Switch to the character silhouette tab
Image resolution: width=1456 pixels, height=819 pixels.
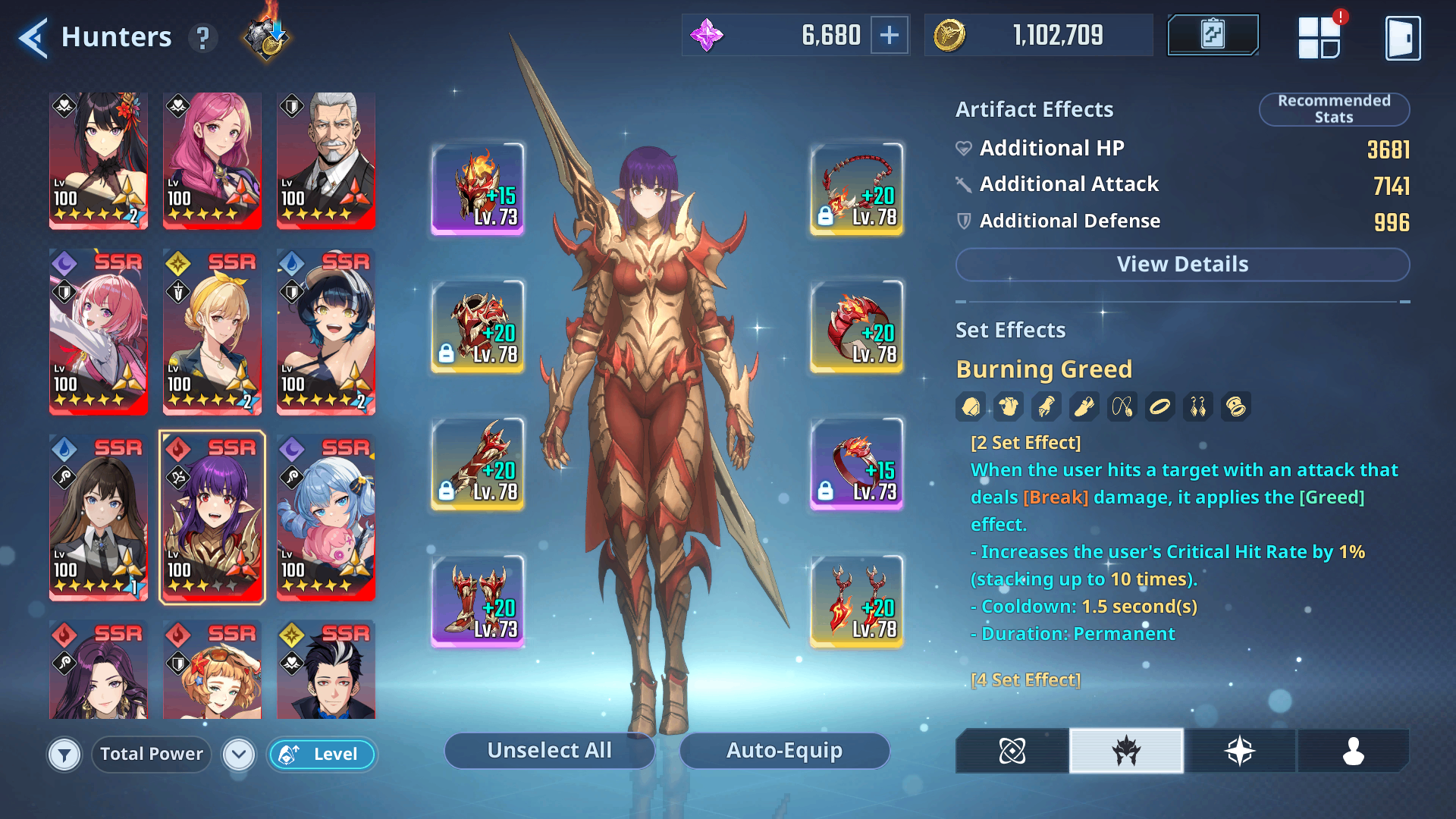[1353, 751]
